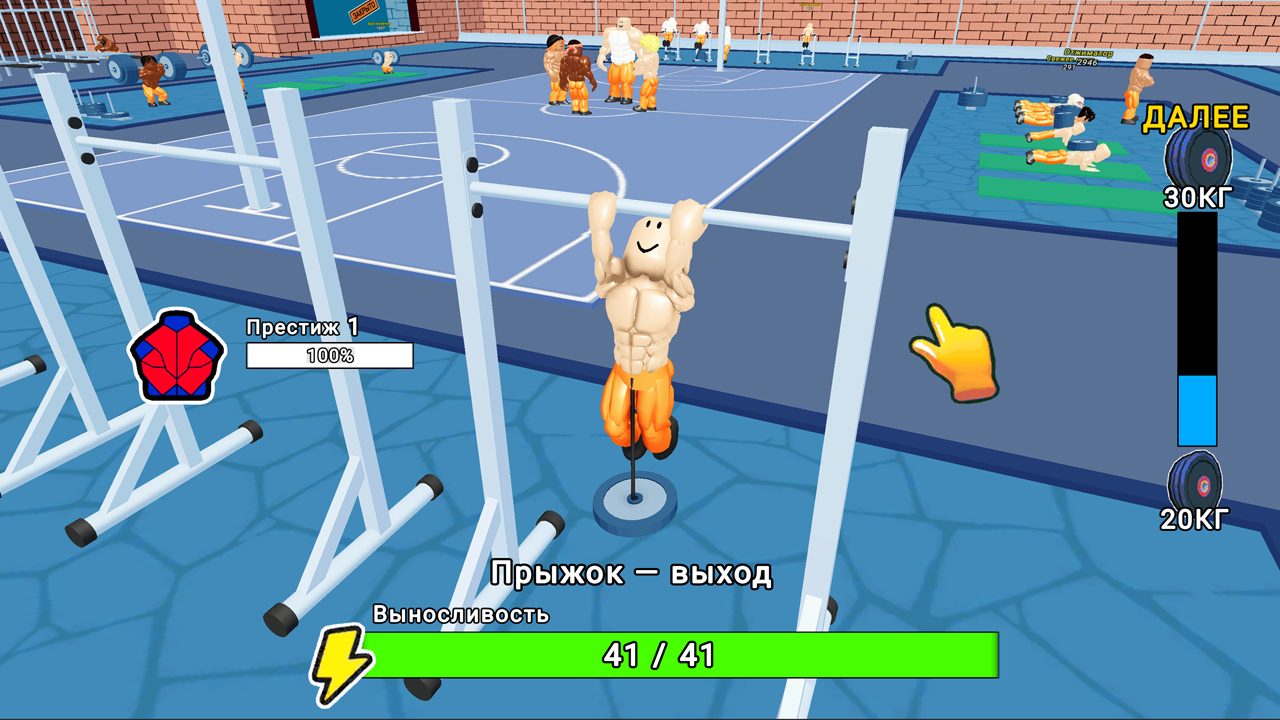Click the weight disc at the bar's base
This screenshot has height=720, width=1280.
634,498
